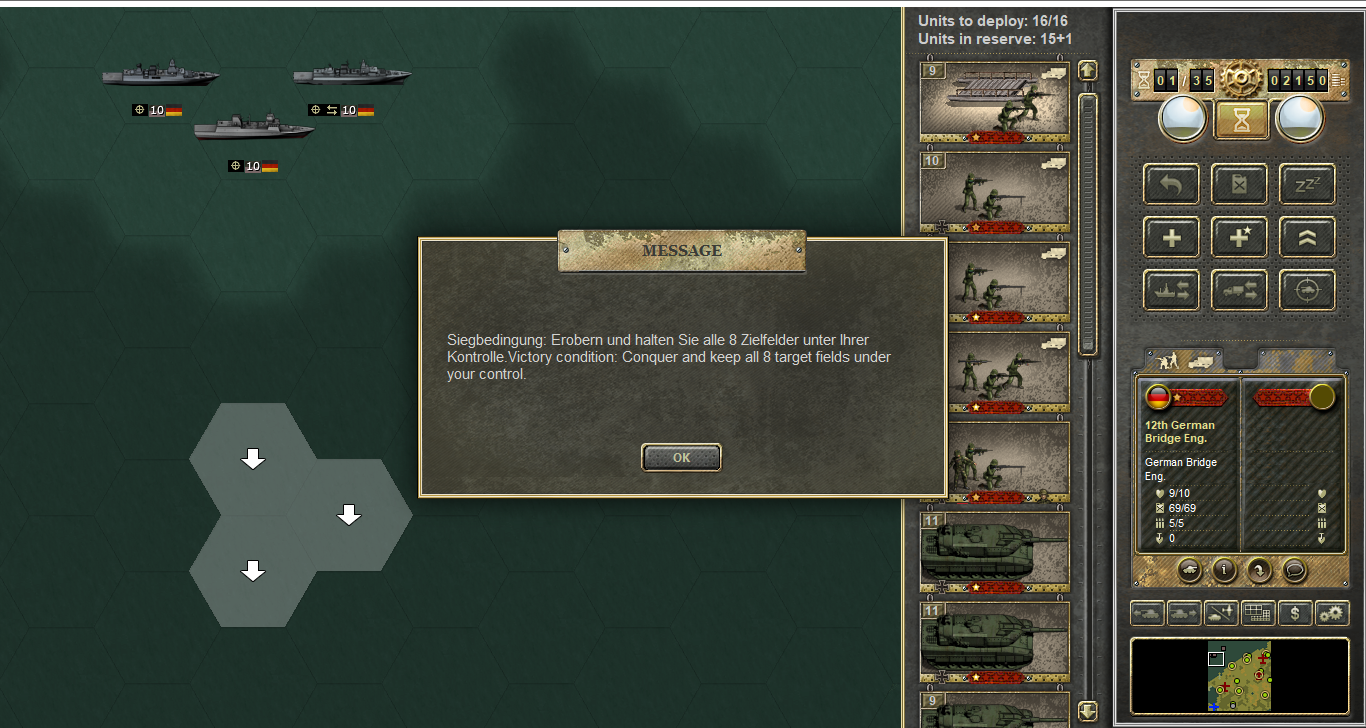The height and width of the screenshot is (728, 1366).
Task: Click the plain plus reinforcement button
Action: click(x=1172, y=237)
